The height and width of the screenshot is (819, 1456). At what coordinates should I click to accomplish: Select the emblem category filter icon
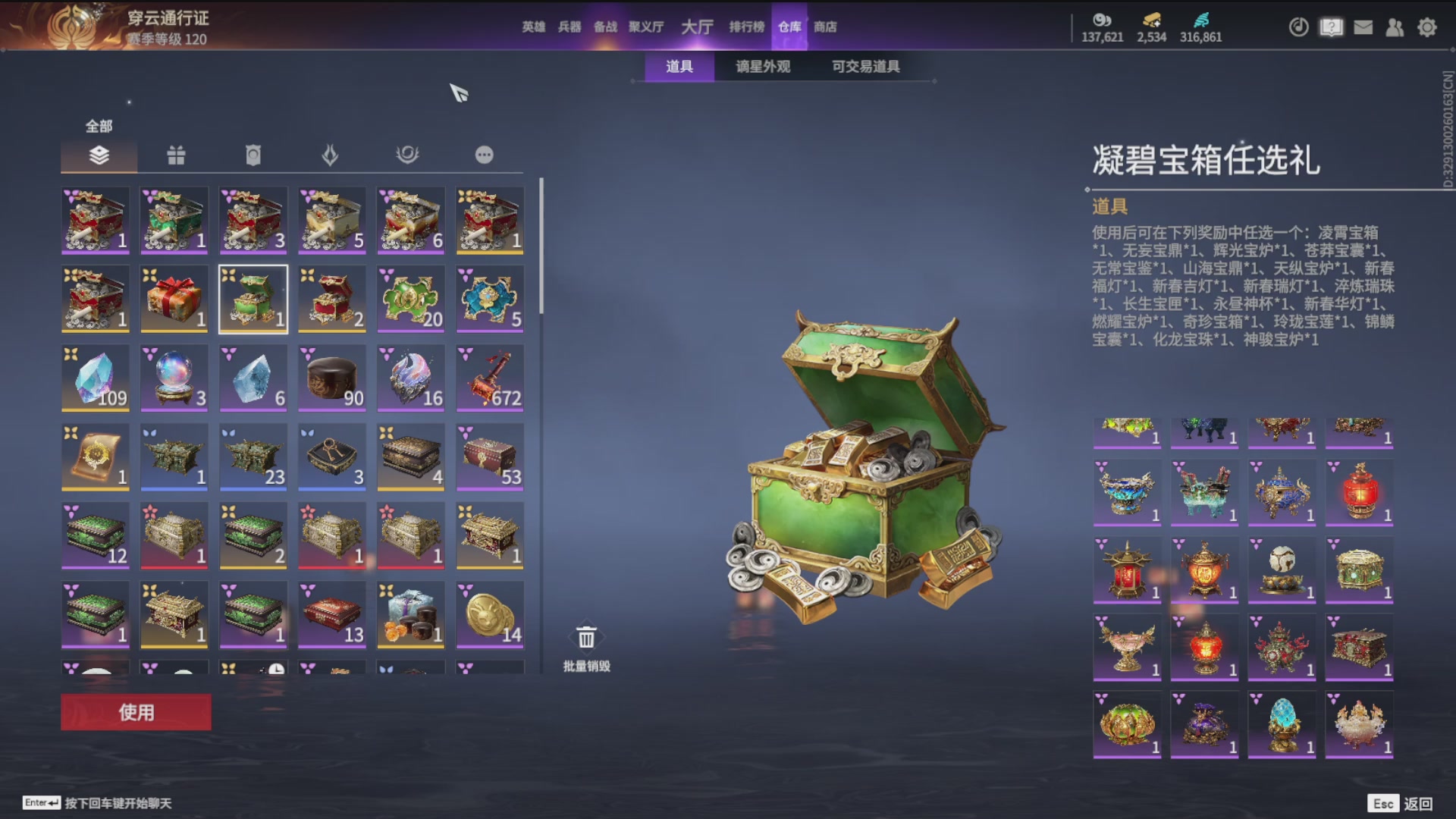coord(408,155)
